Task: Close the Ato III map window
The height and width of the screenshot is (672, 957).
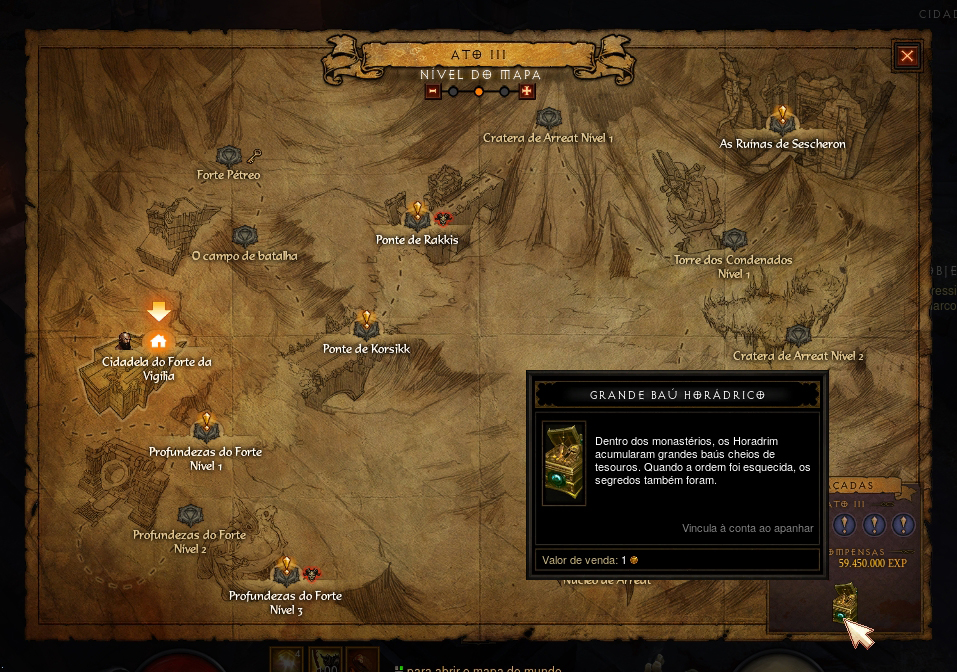Action: point(907,56)
